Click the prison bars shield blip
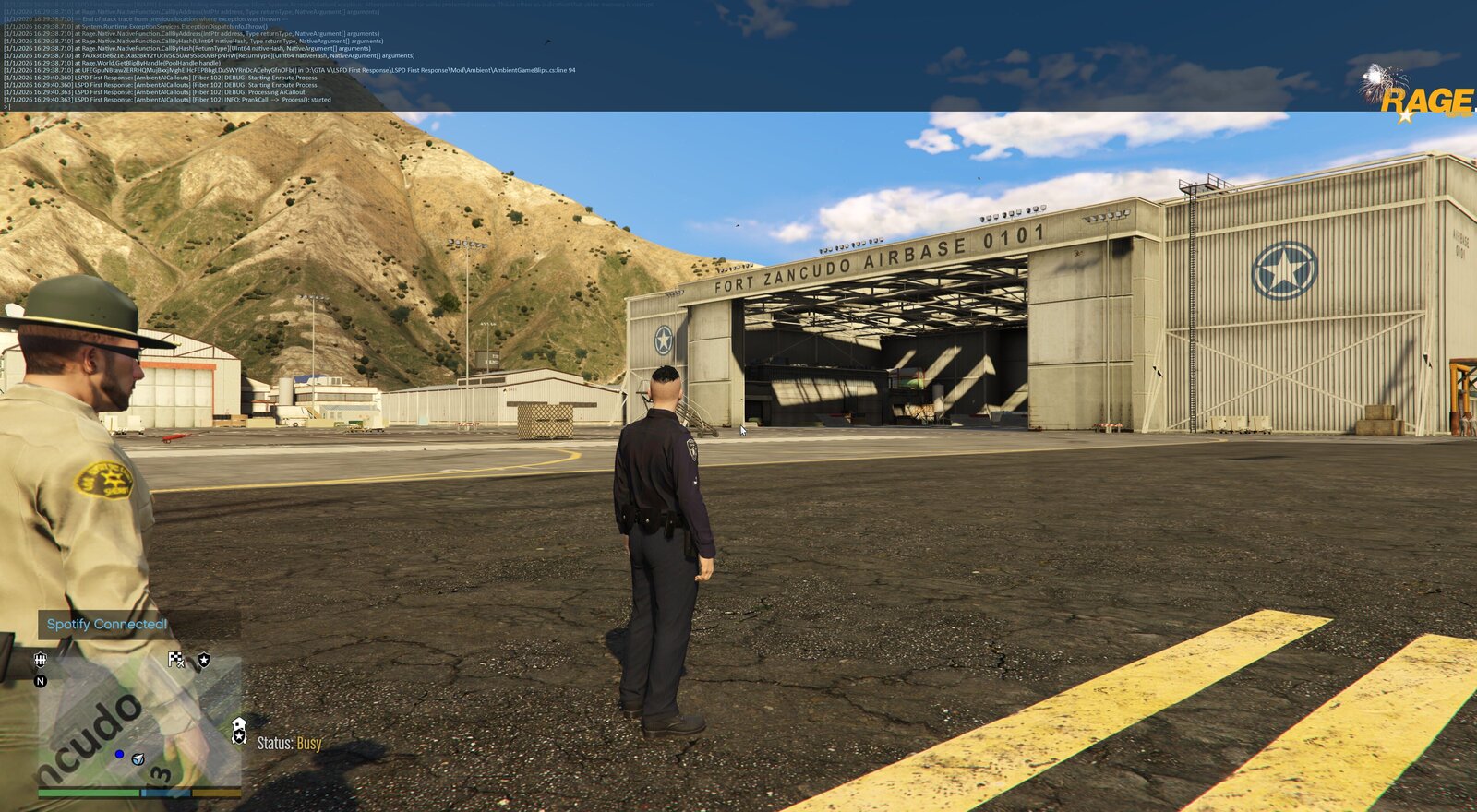 click(x=40, y=659)
